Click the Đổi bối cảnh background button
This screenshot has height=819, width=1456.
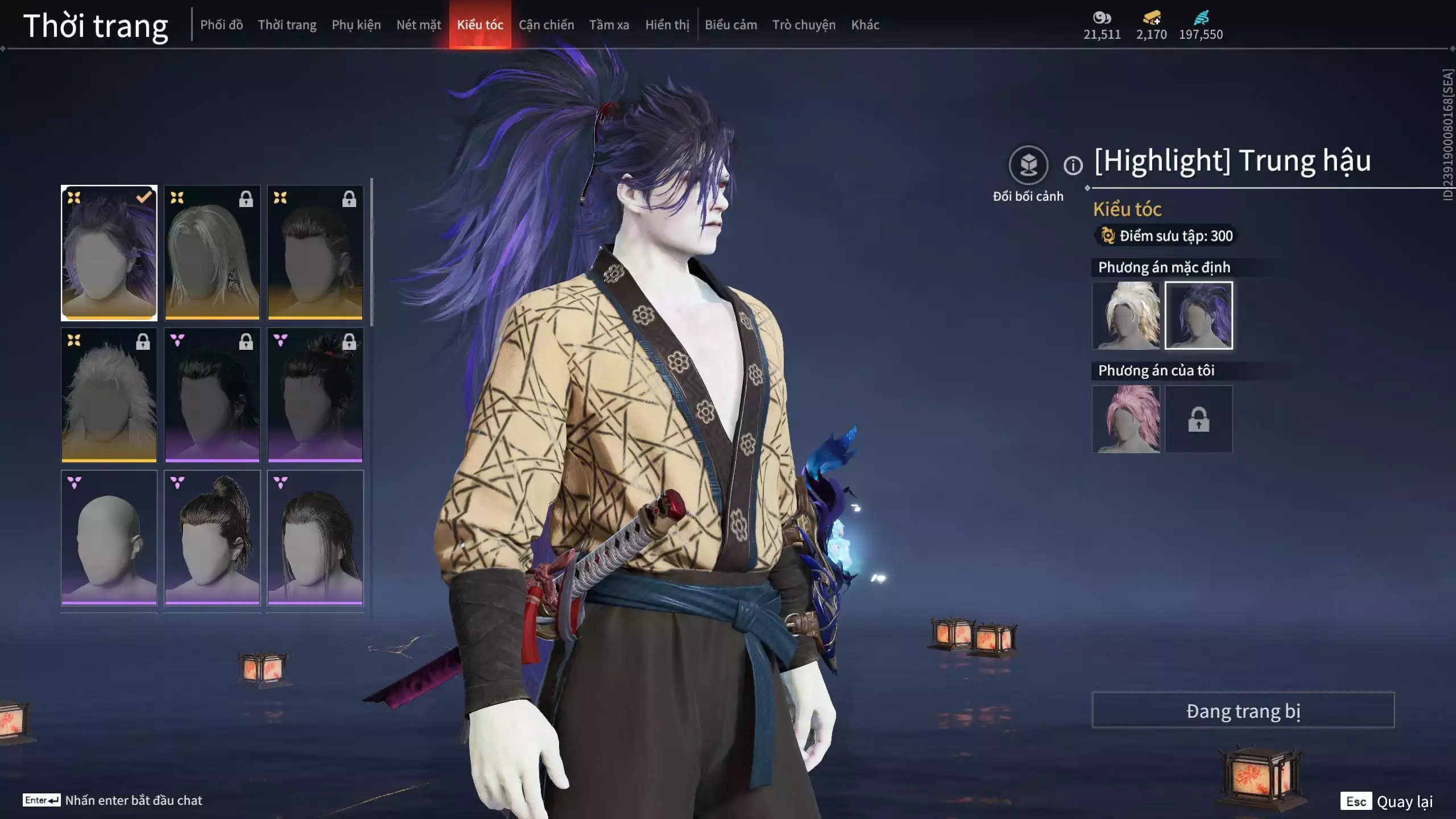point(1028,166)
